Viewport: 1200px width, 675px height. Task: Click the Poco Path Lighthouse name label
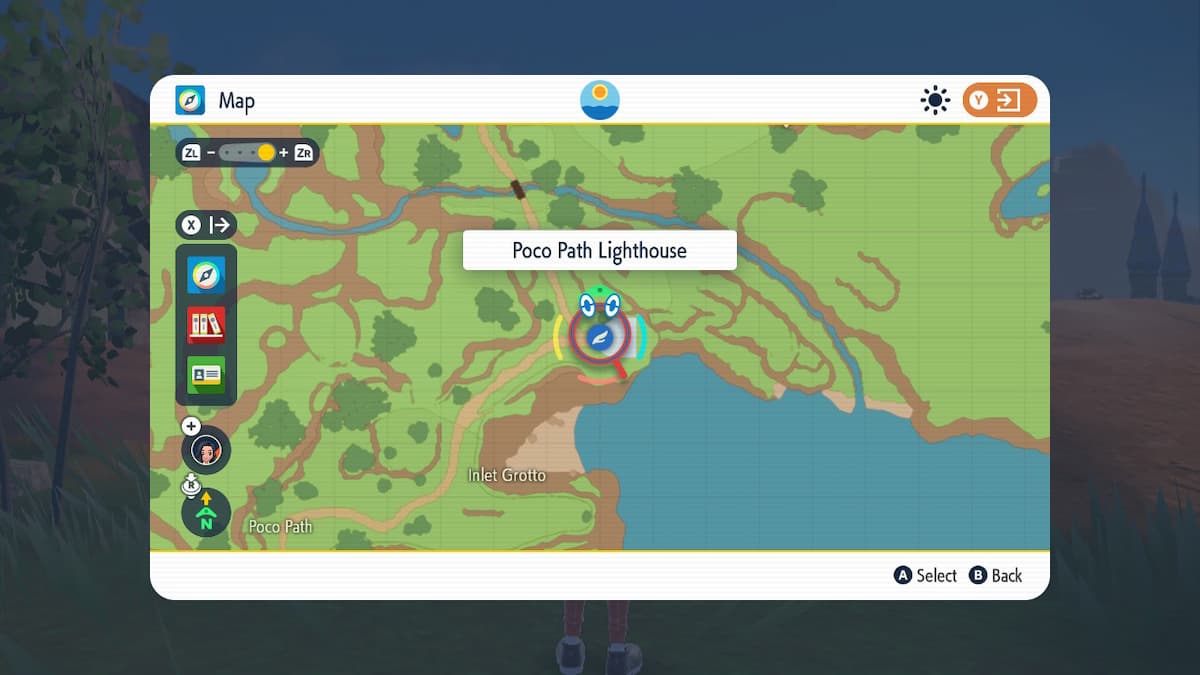(599, 250)
